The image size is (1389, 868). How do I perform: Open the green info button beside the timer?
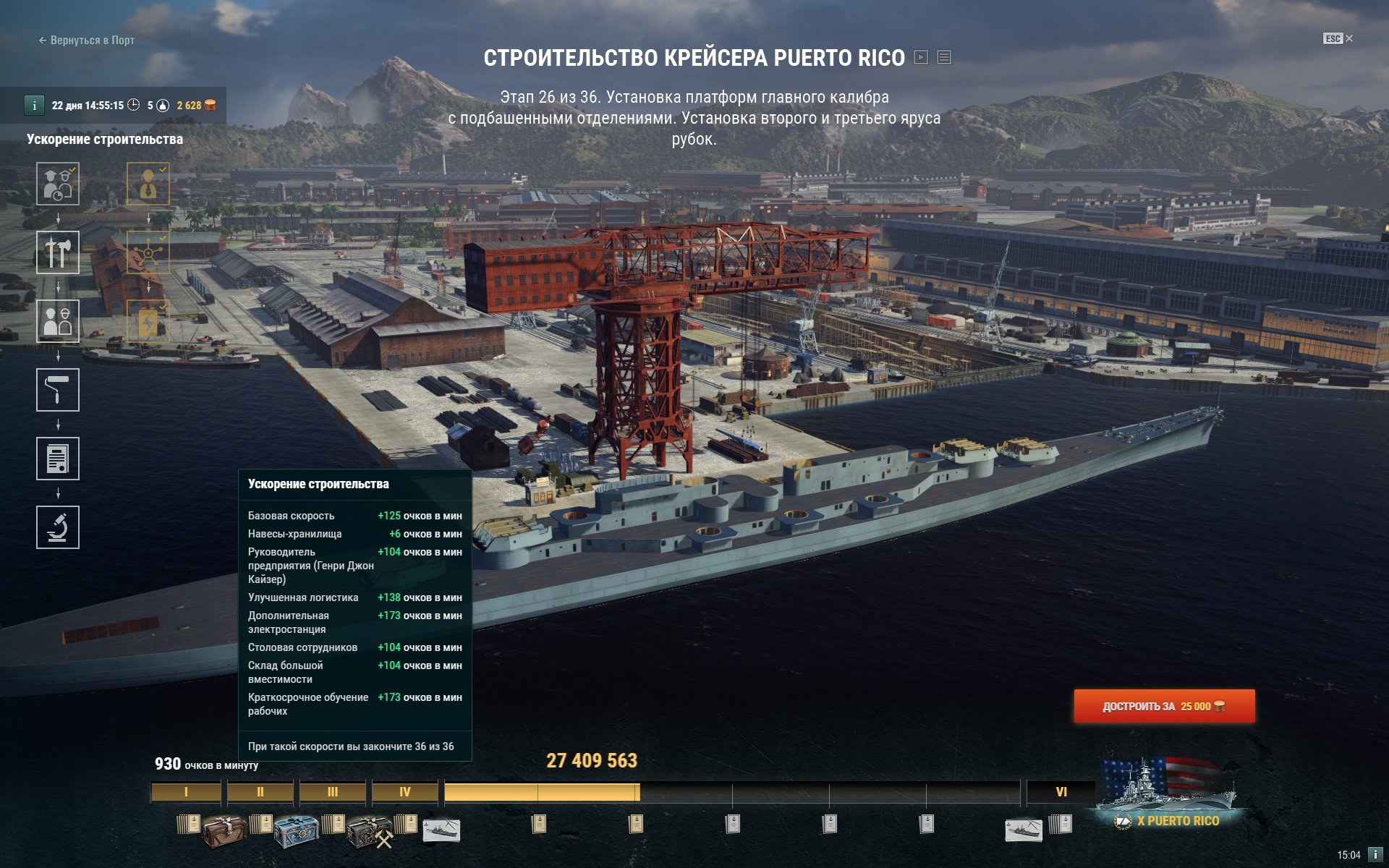(x=34, y=106)
